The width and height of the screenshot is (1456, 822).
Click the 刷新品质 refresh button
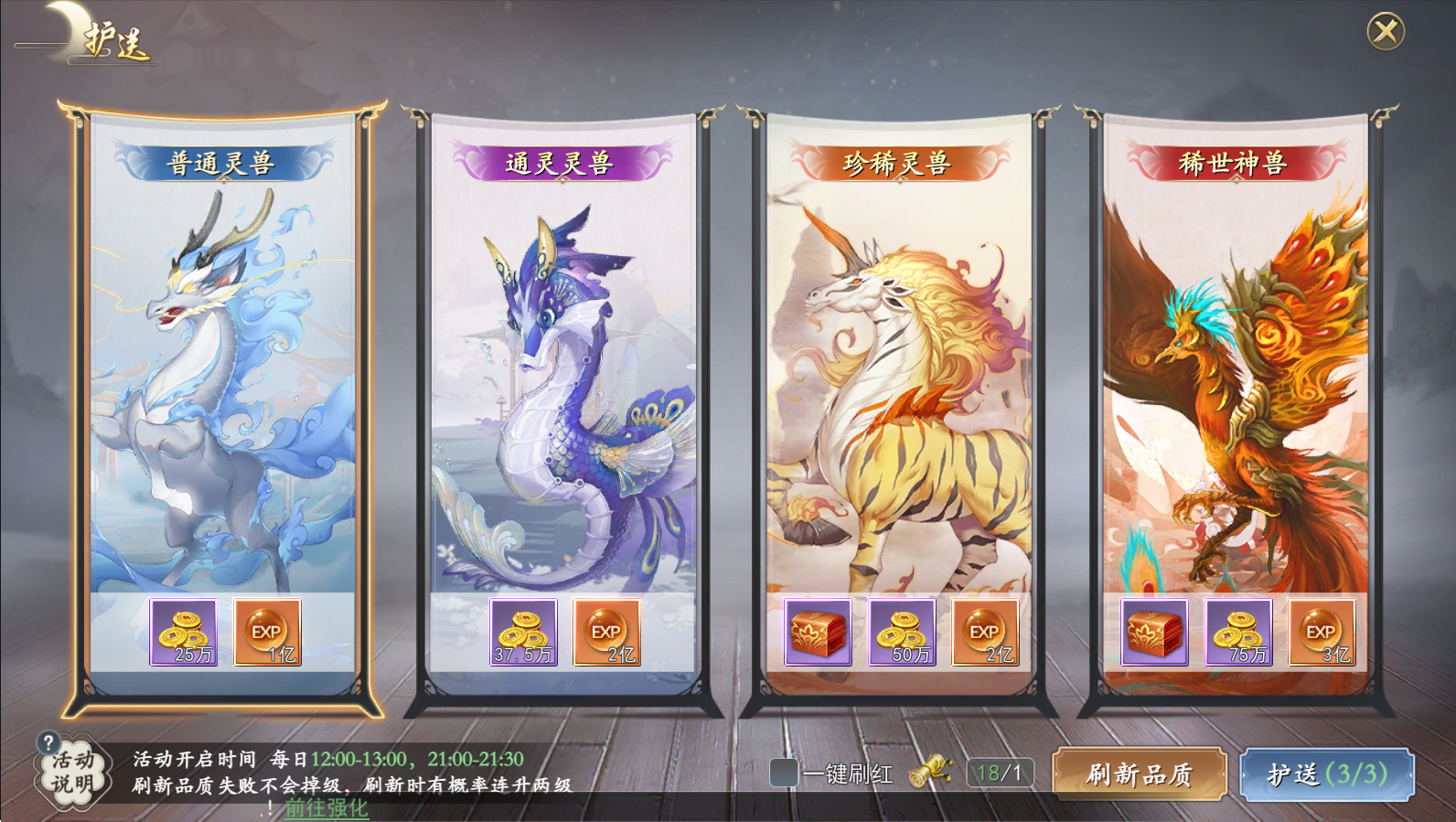pyautogui.click(x=1139, y=774)
